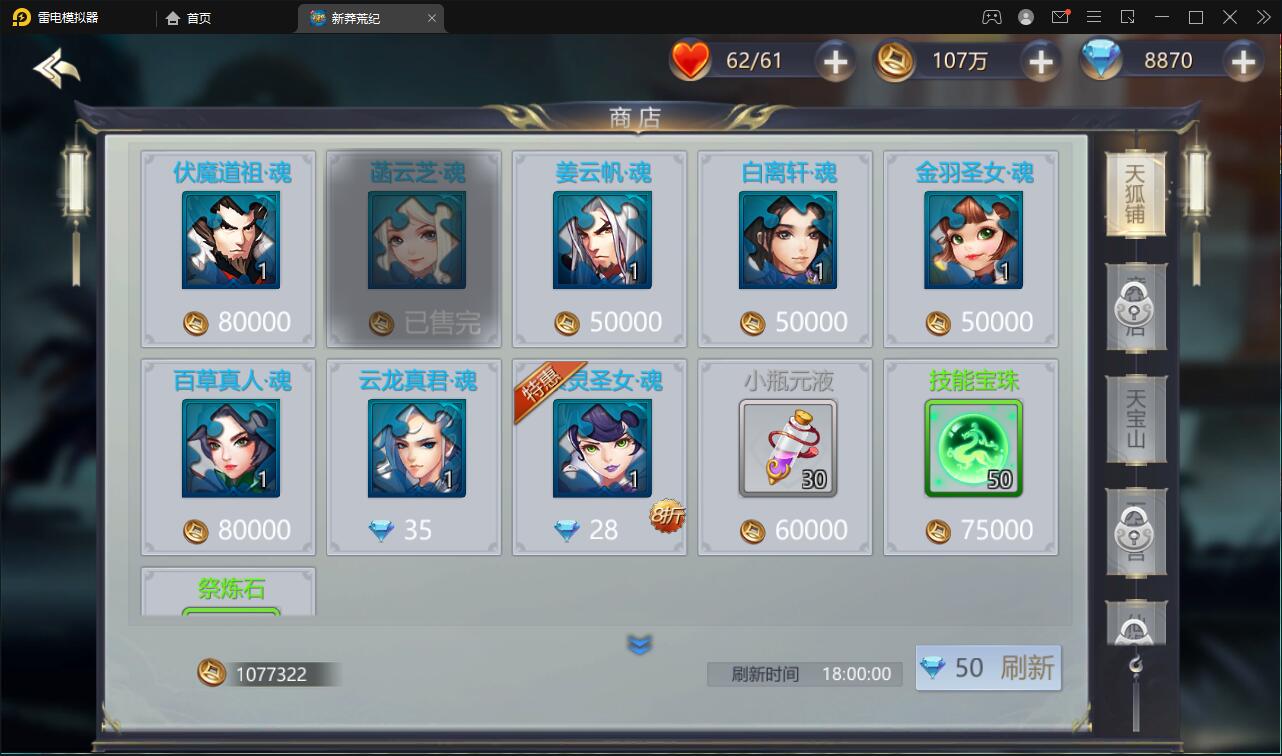Open the mail icon with notification dot
The image size is (1282, 756).
tap(1061, 17)
